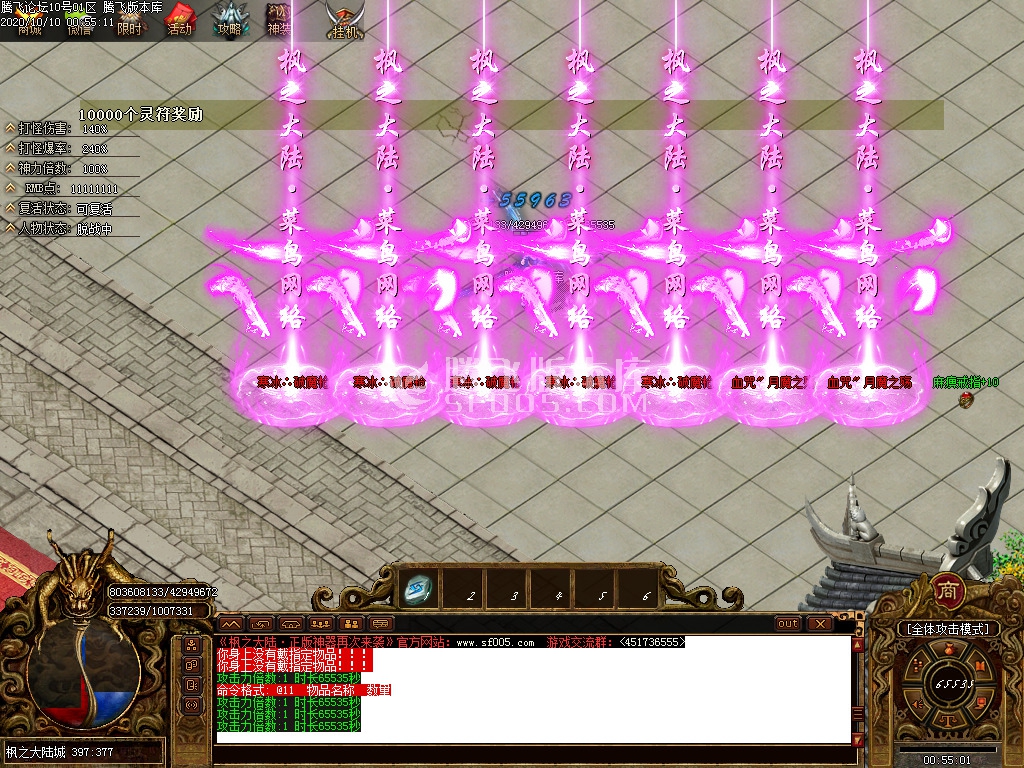The width and height of the screenshot is (1024, 768).
Task: Open the 活动 red envelope events icon
Action: pos(179,20)
